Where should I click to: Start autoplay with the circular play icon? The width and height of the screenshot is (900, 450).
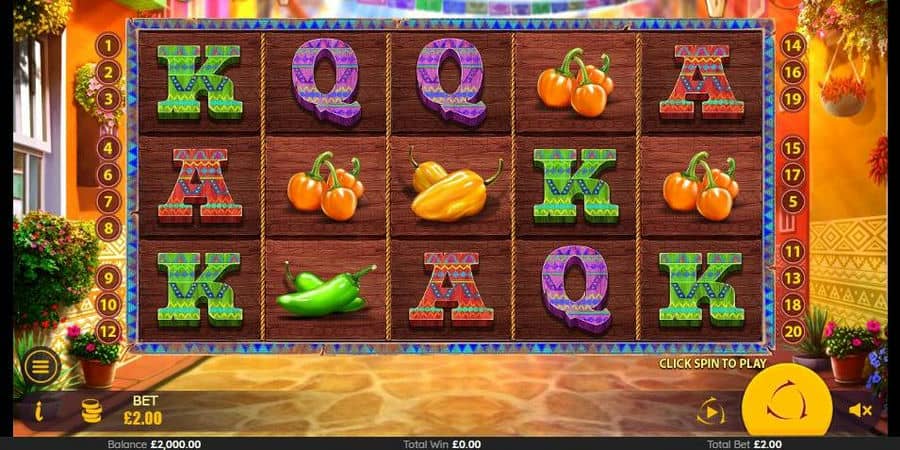[710, 411]
